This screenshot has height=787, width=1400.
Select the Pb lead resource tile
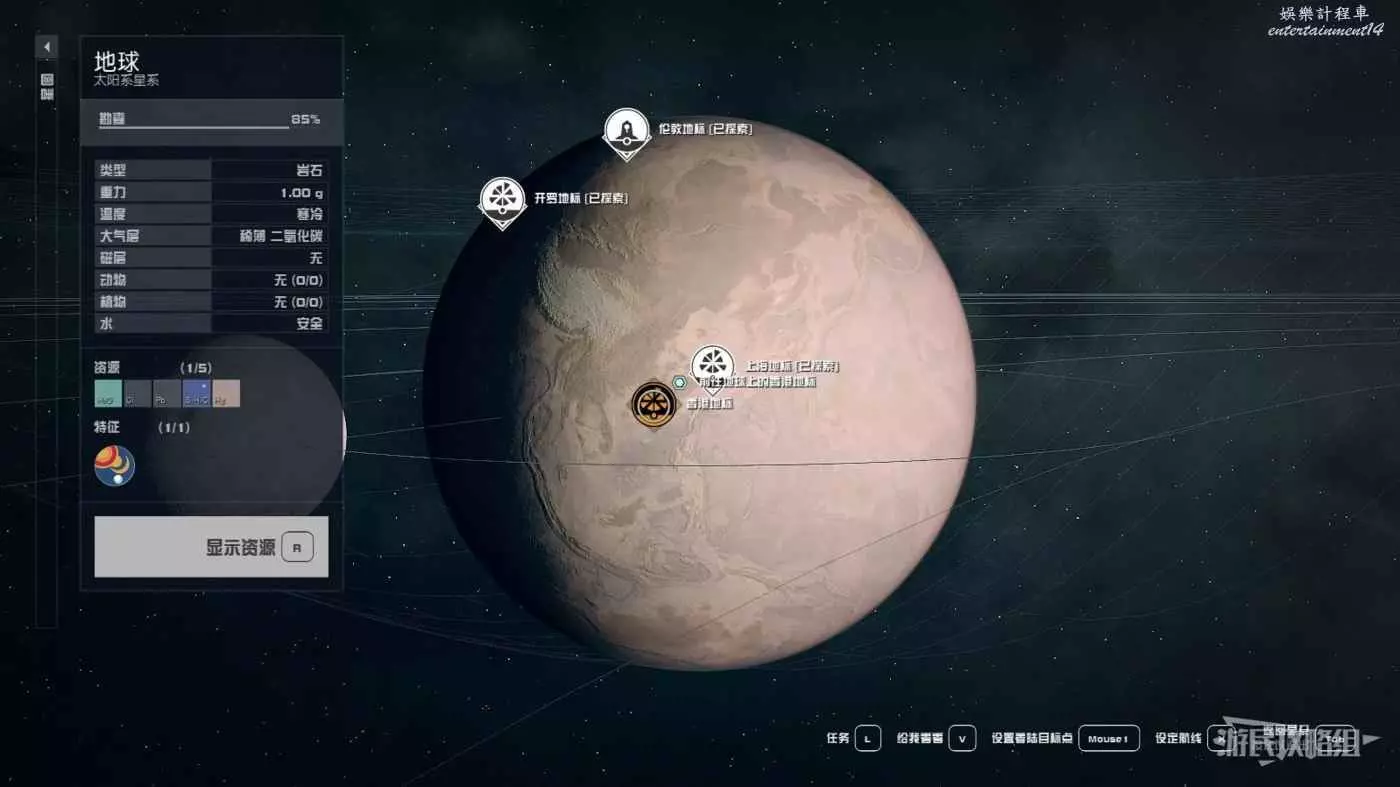(167, 394)
